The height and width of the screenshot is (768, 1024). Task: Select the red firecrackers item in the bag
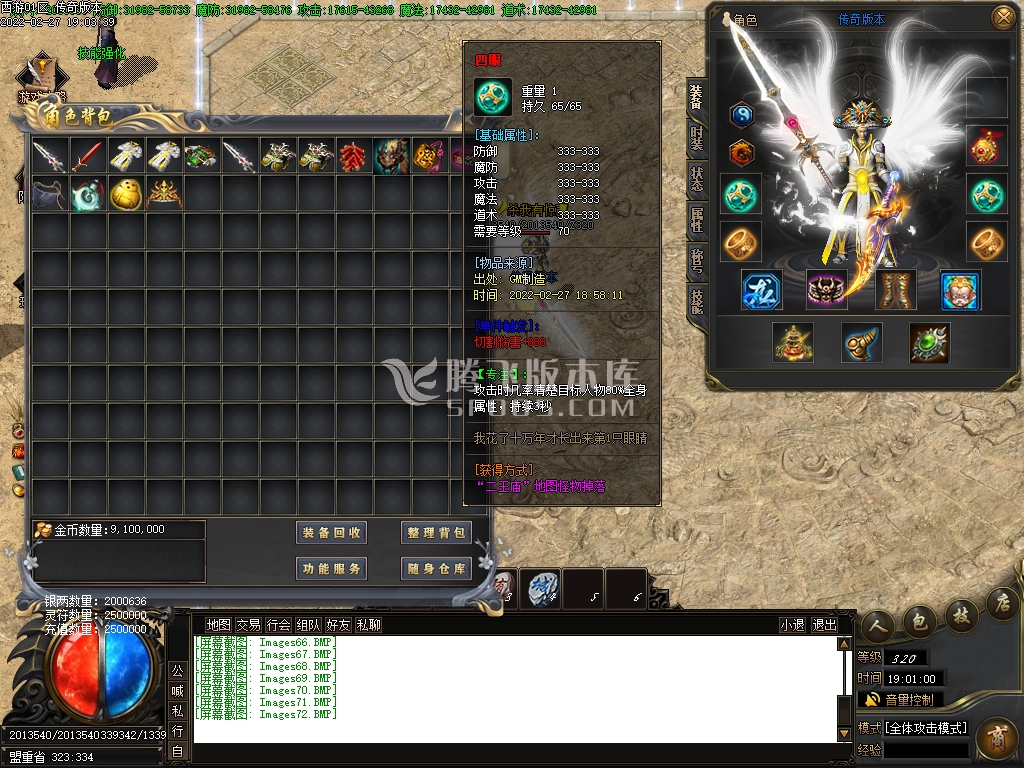(353, 156)
